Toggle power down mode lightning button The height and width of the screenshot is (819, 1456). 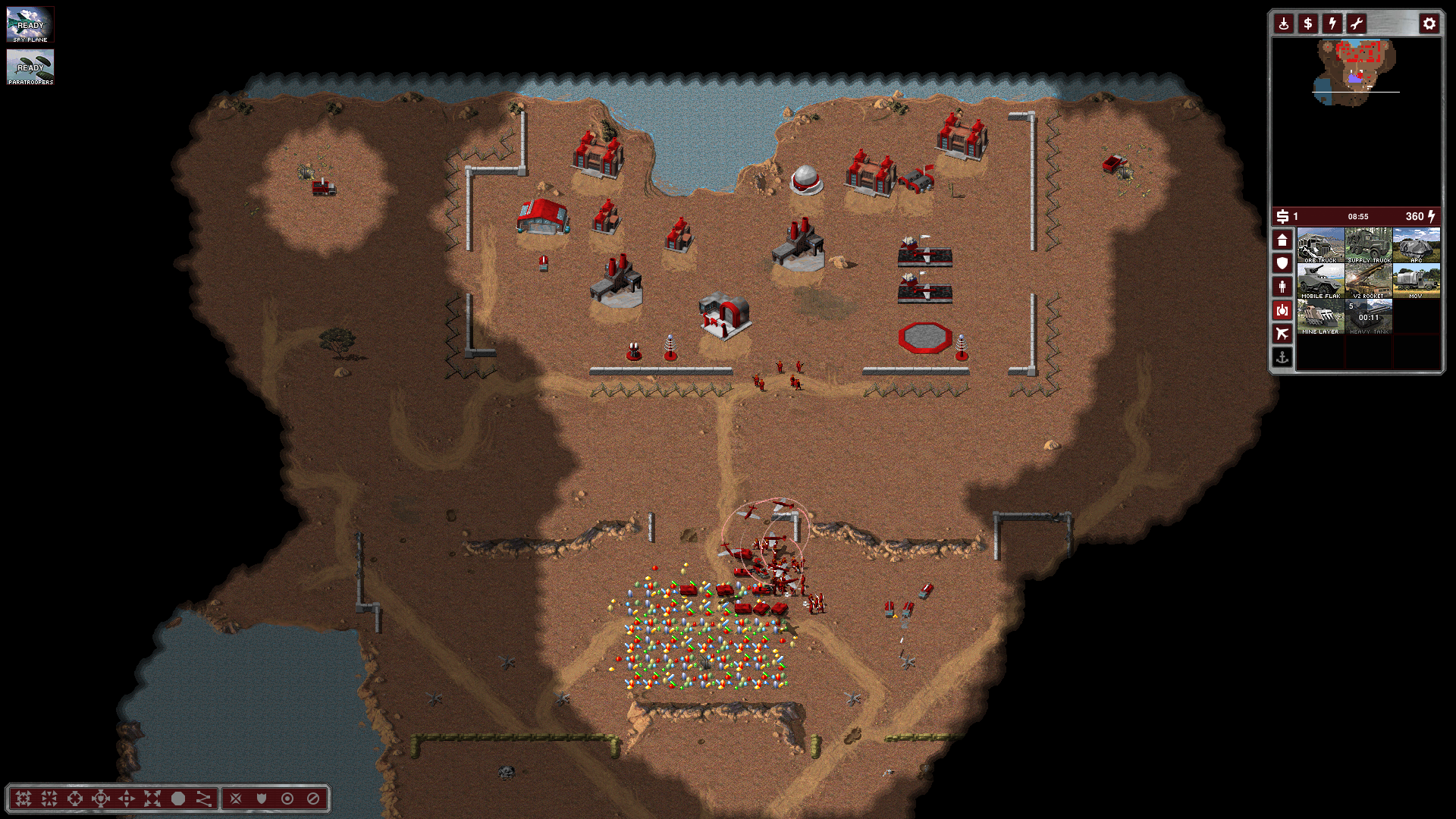[1332, 24]
